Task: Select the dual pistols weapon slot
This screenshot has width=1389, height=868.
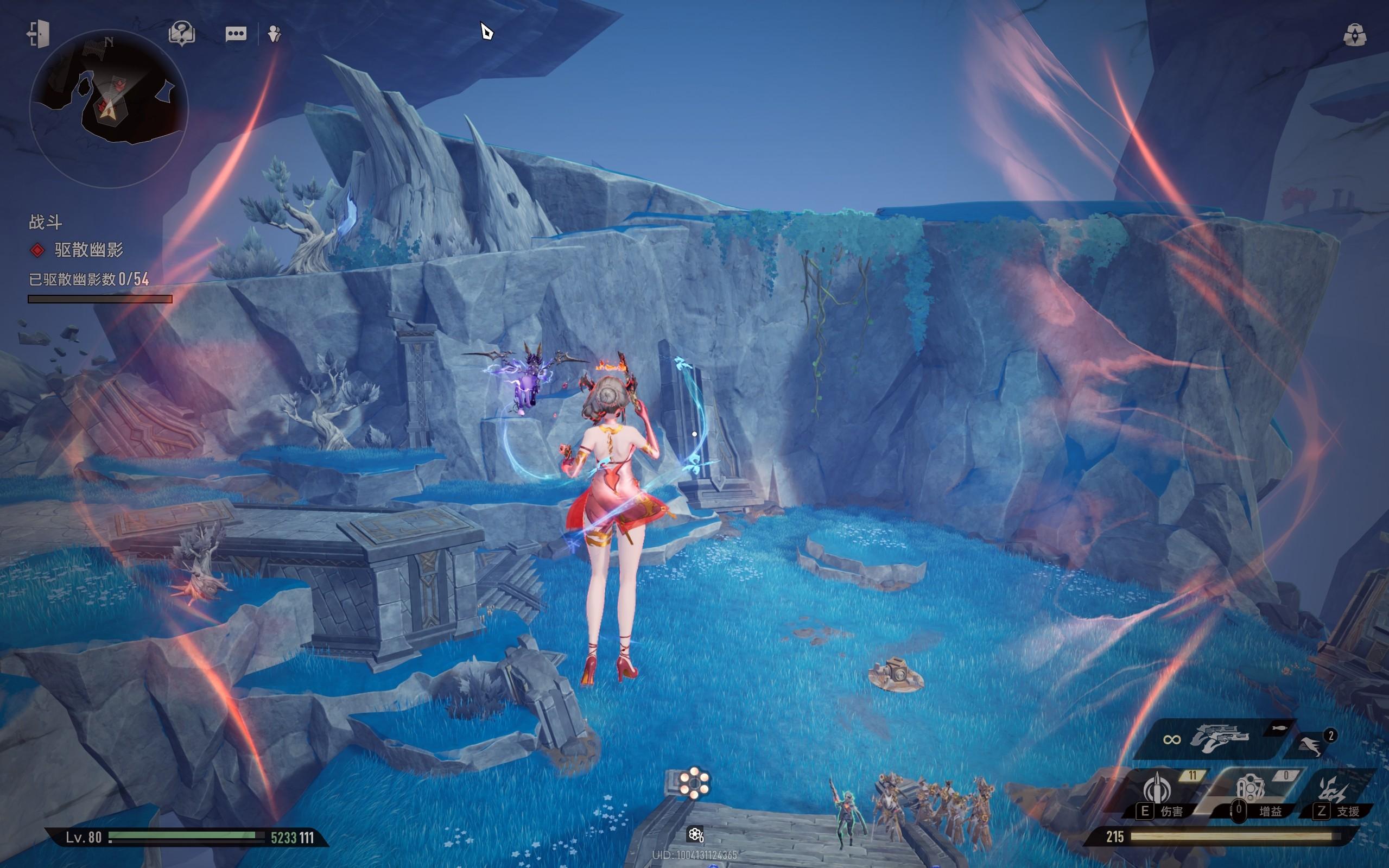Action: pos(1219,738)
